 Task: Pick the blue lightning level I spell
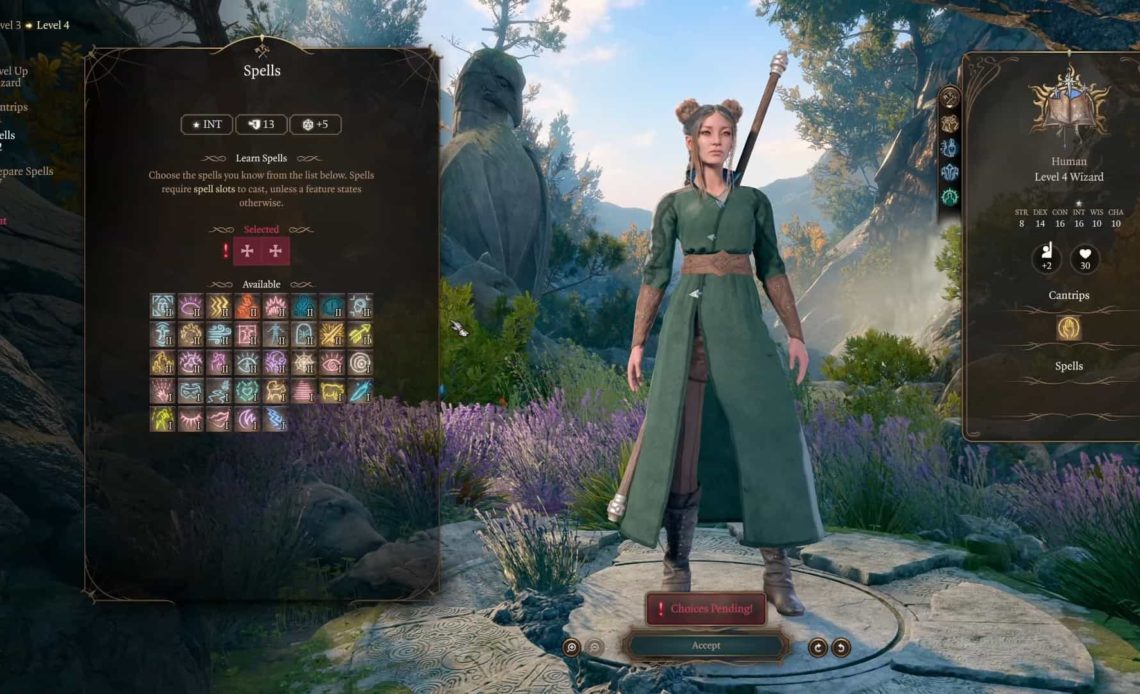pyautogui.click(x=275, y=419)
